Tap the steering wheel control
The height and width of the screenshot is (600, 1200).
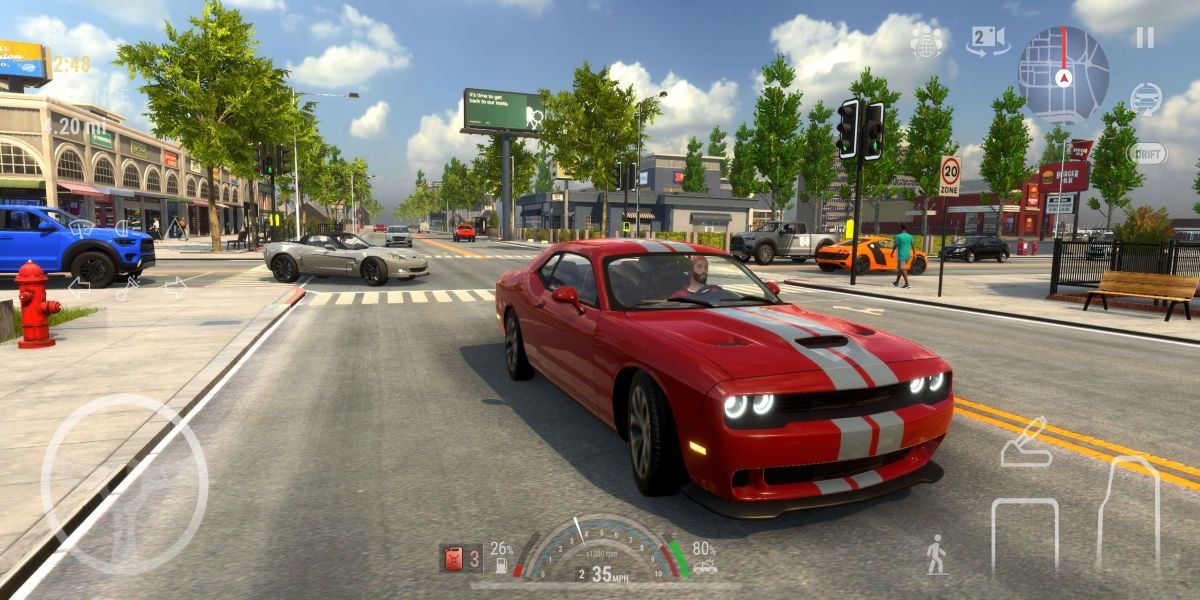click(x=125, y=484)
